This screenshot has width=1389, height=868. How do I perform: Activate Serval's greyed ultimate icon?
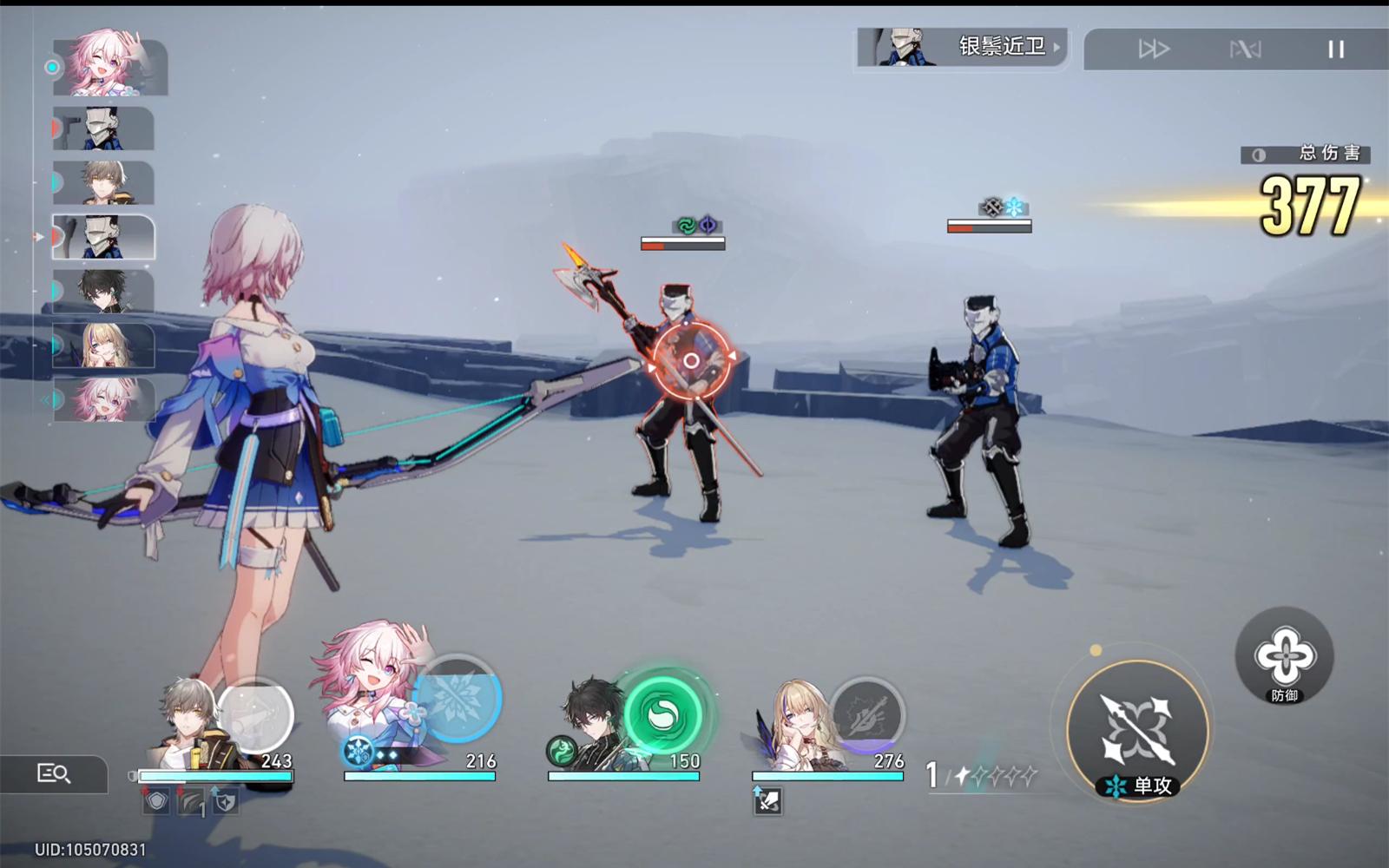(866, 715)
